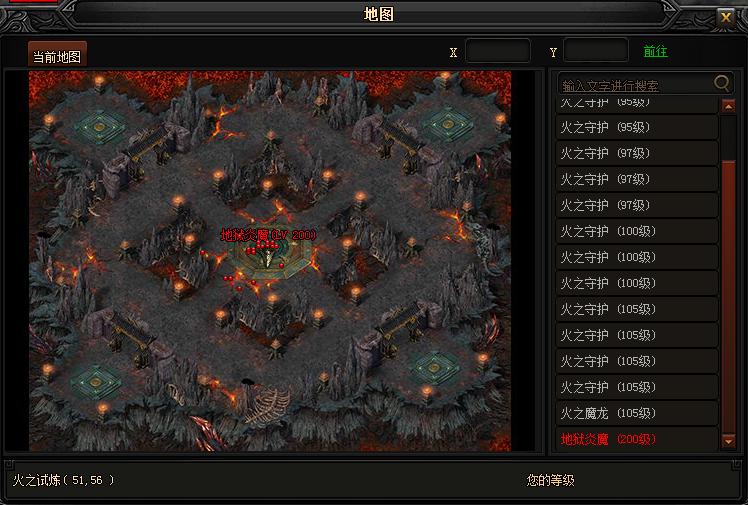Focus the Y coordinate input box
748x505 pixels.
[x=595, y=51]
